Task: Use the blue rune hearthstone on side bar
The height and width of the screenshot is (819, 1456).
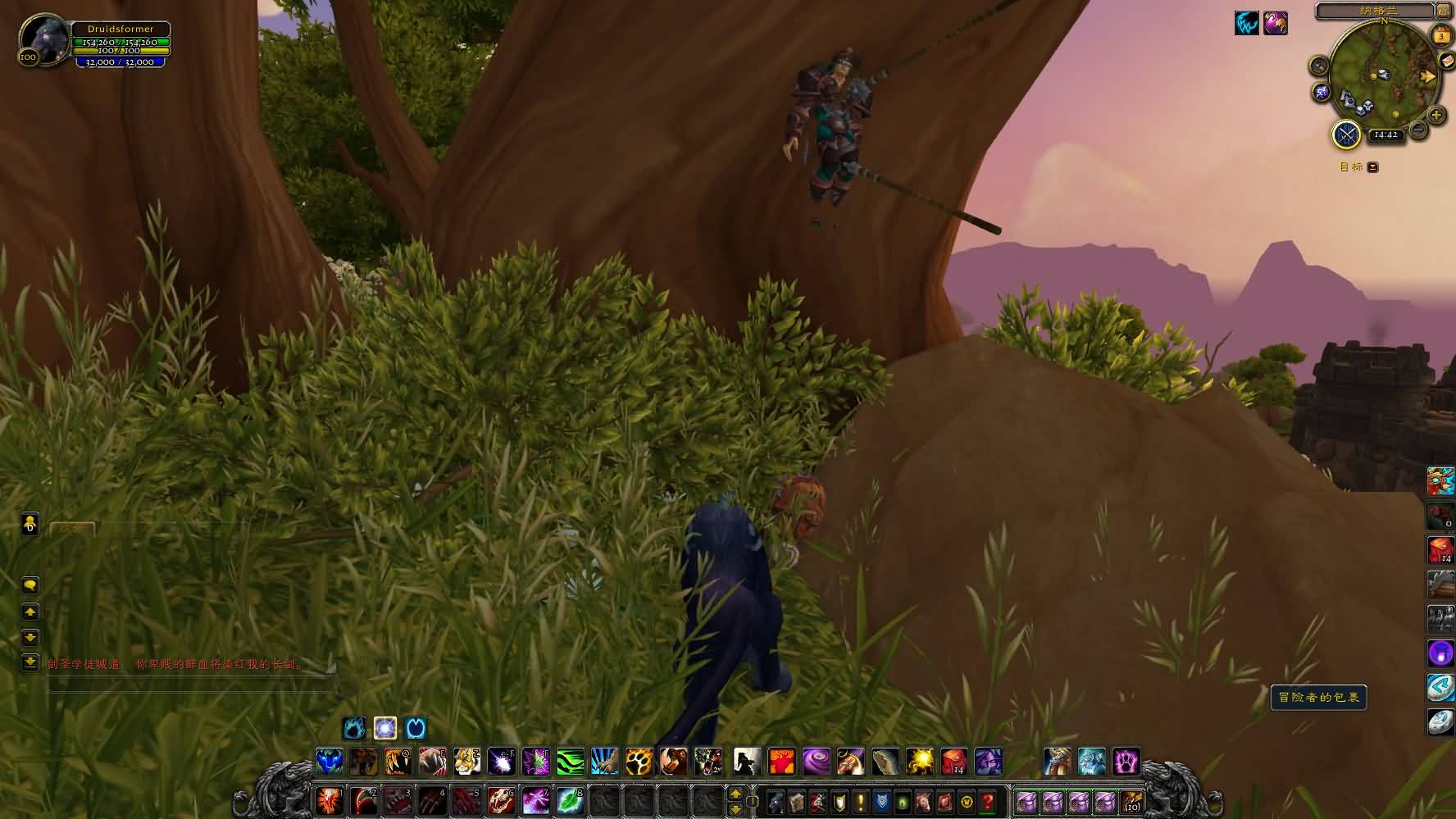Action: click(1440, 687)
